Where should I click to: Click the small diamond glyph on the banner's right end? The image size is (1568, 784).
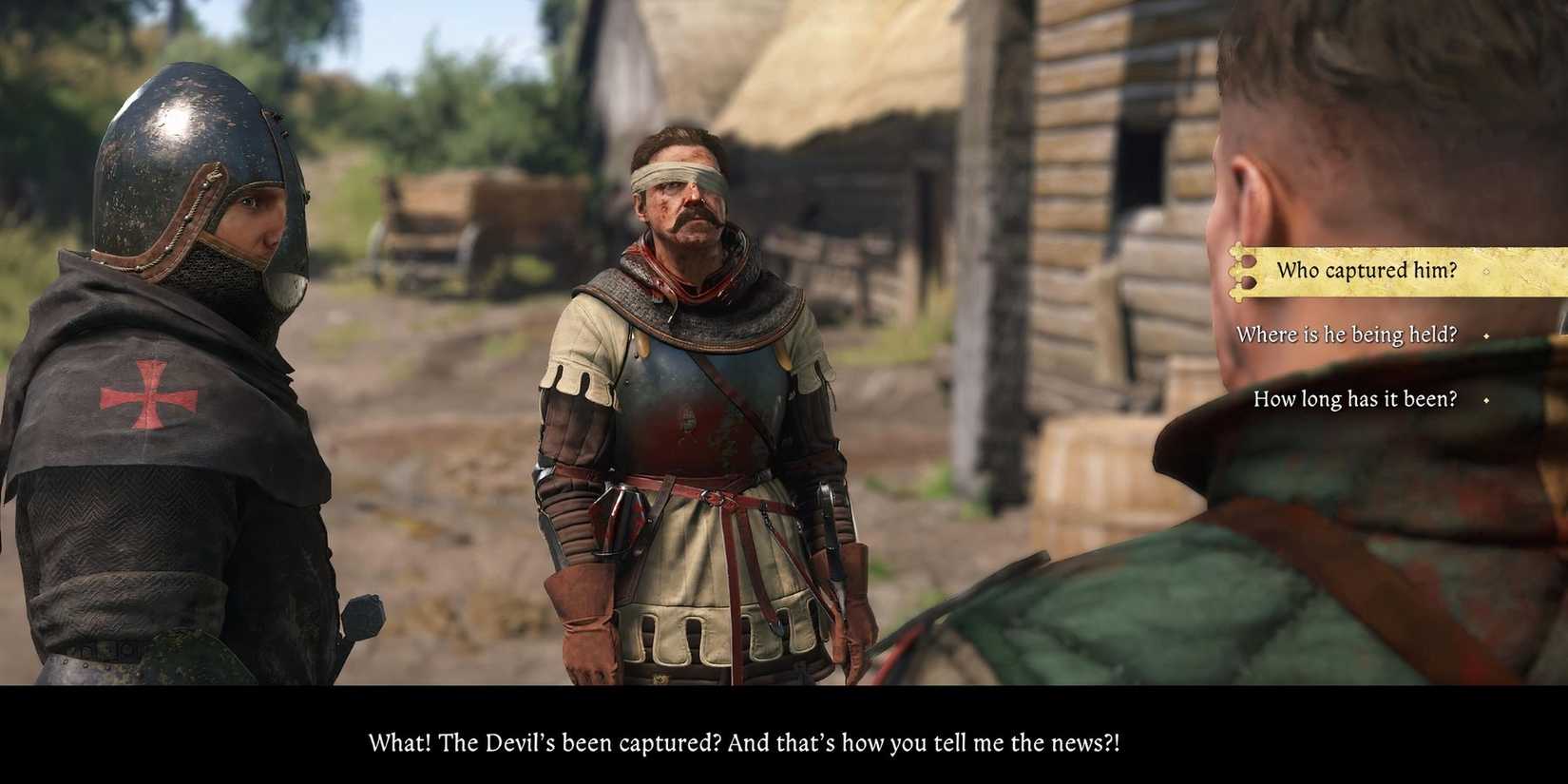point(1486,272)
